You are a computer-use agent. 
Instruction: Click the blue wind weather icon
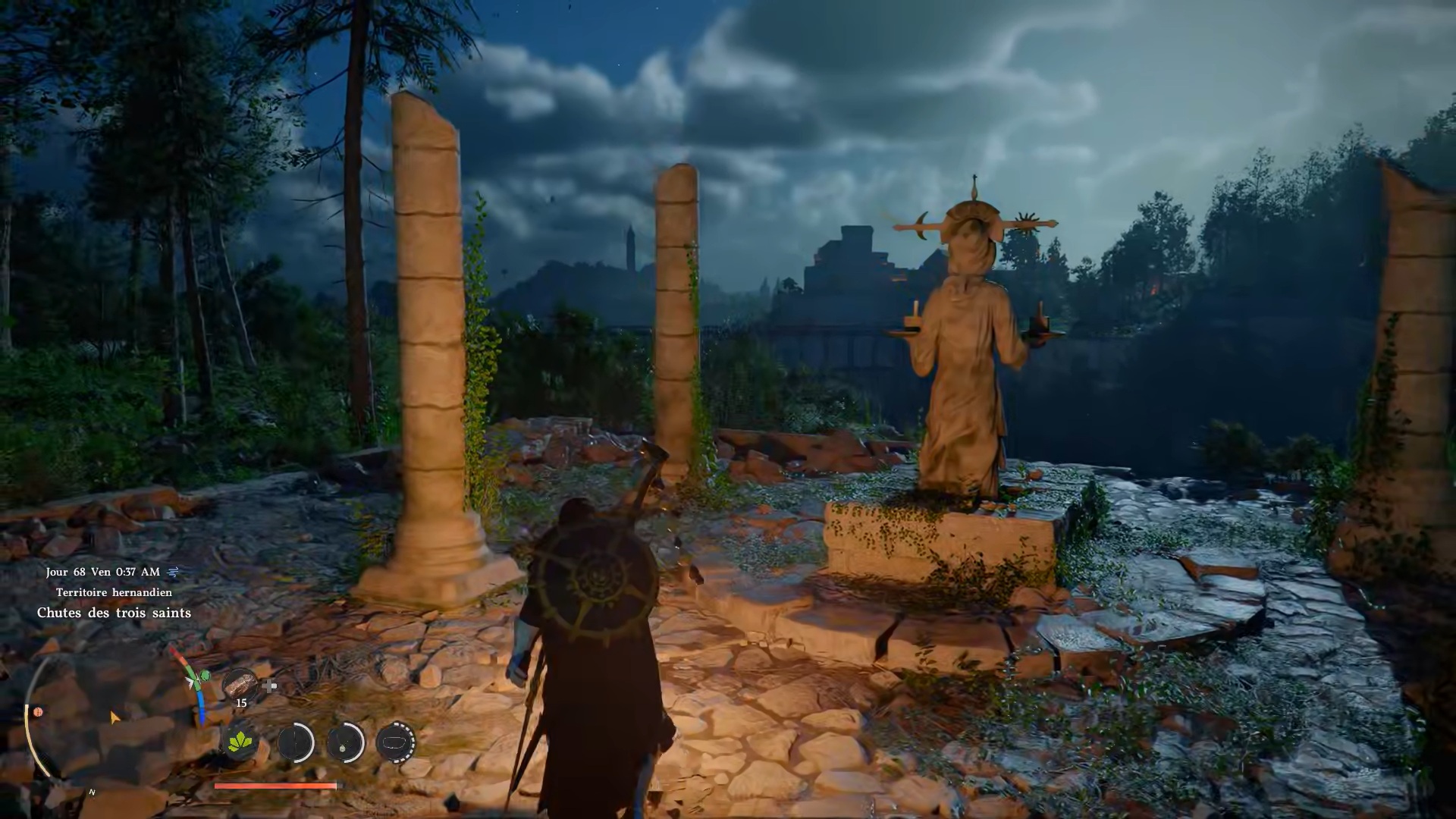174,572
